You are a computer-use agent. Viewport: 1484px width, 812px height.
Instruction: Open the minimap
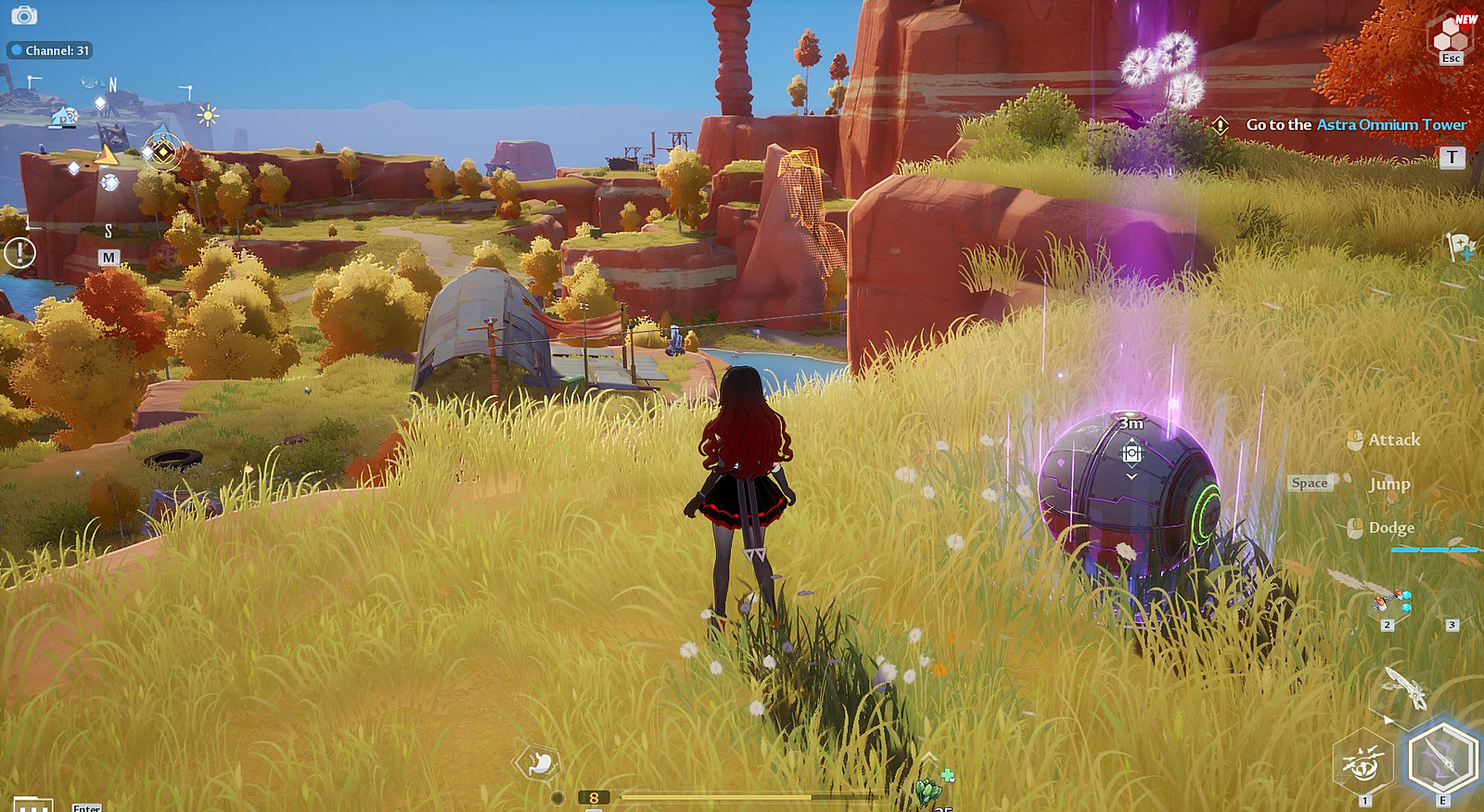pyautogui.click(x=109, y=158)
